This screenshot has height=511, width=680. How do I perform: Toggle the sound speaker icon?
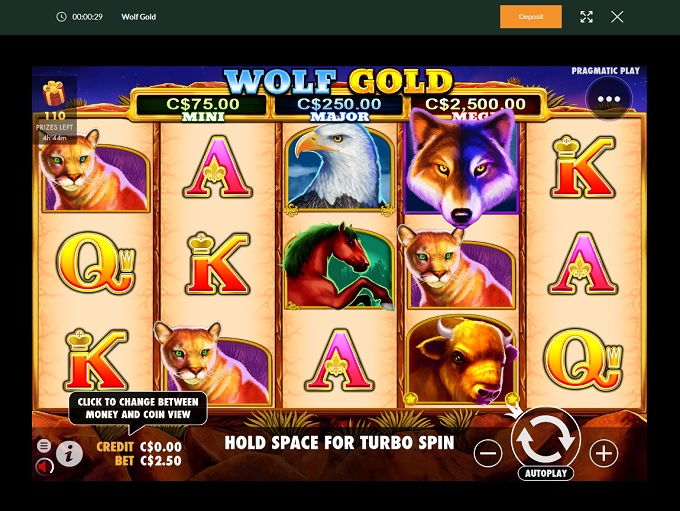(44, 465)
